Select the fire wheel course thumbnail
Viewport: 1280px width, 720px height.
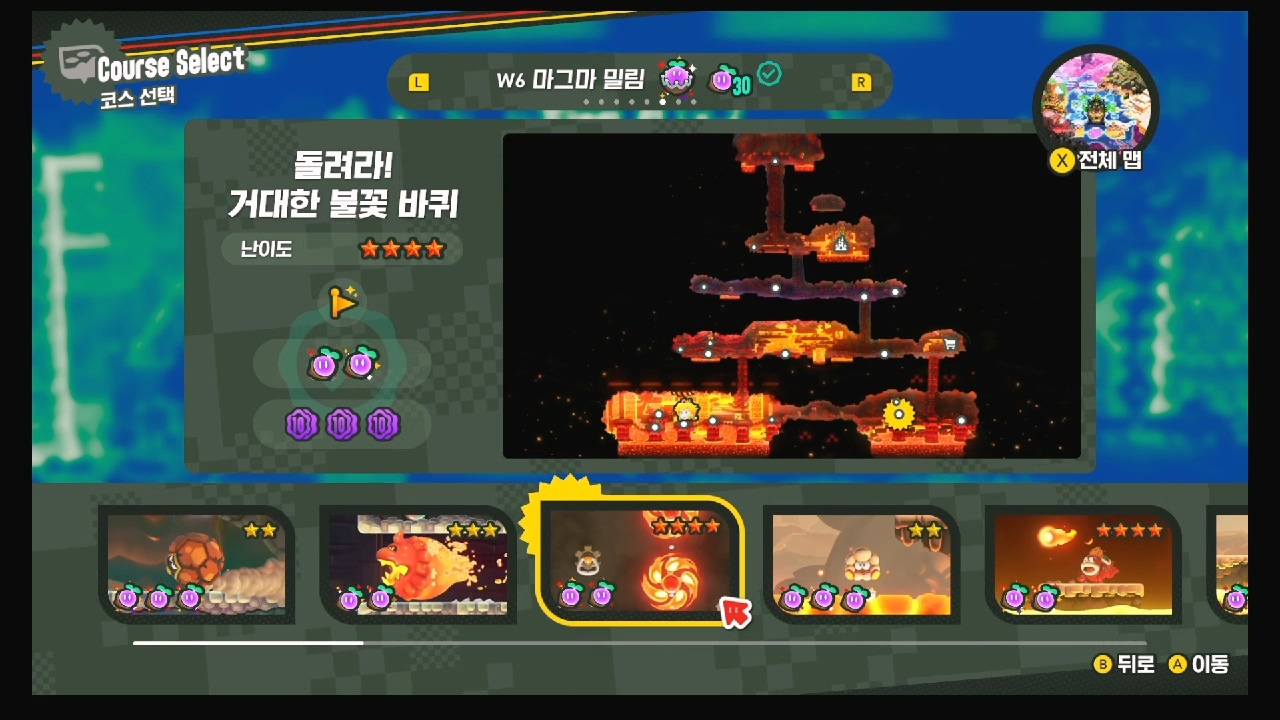tap(640, 565)
